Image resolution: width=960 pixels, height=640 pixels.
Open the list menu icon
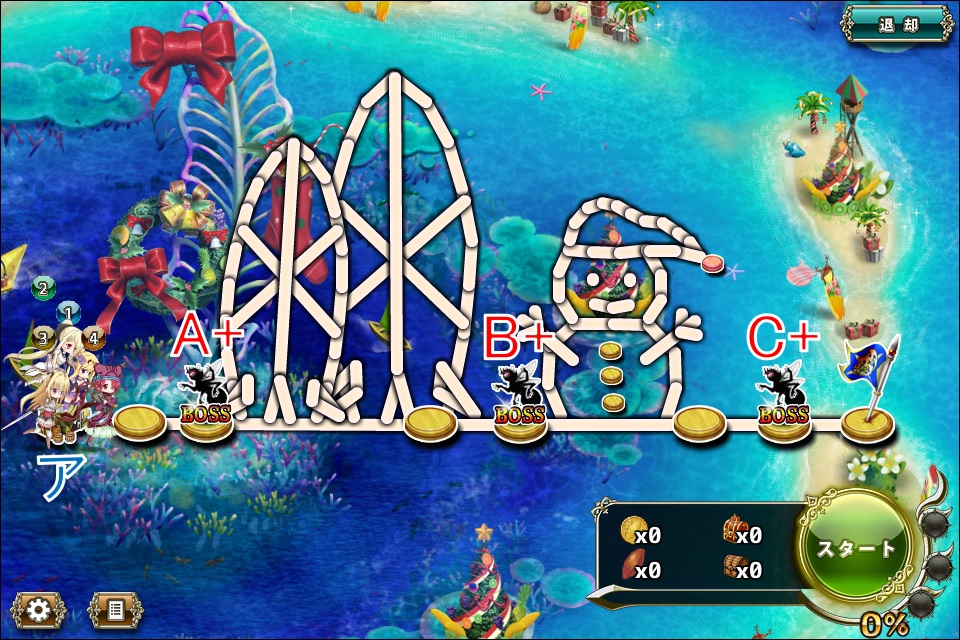click(115, 609)
